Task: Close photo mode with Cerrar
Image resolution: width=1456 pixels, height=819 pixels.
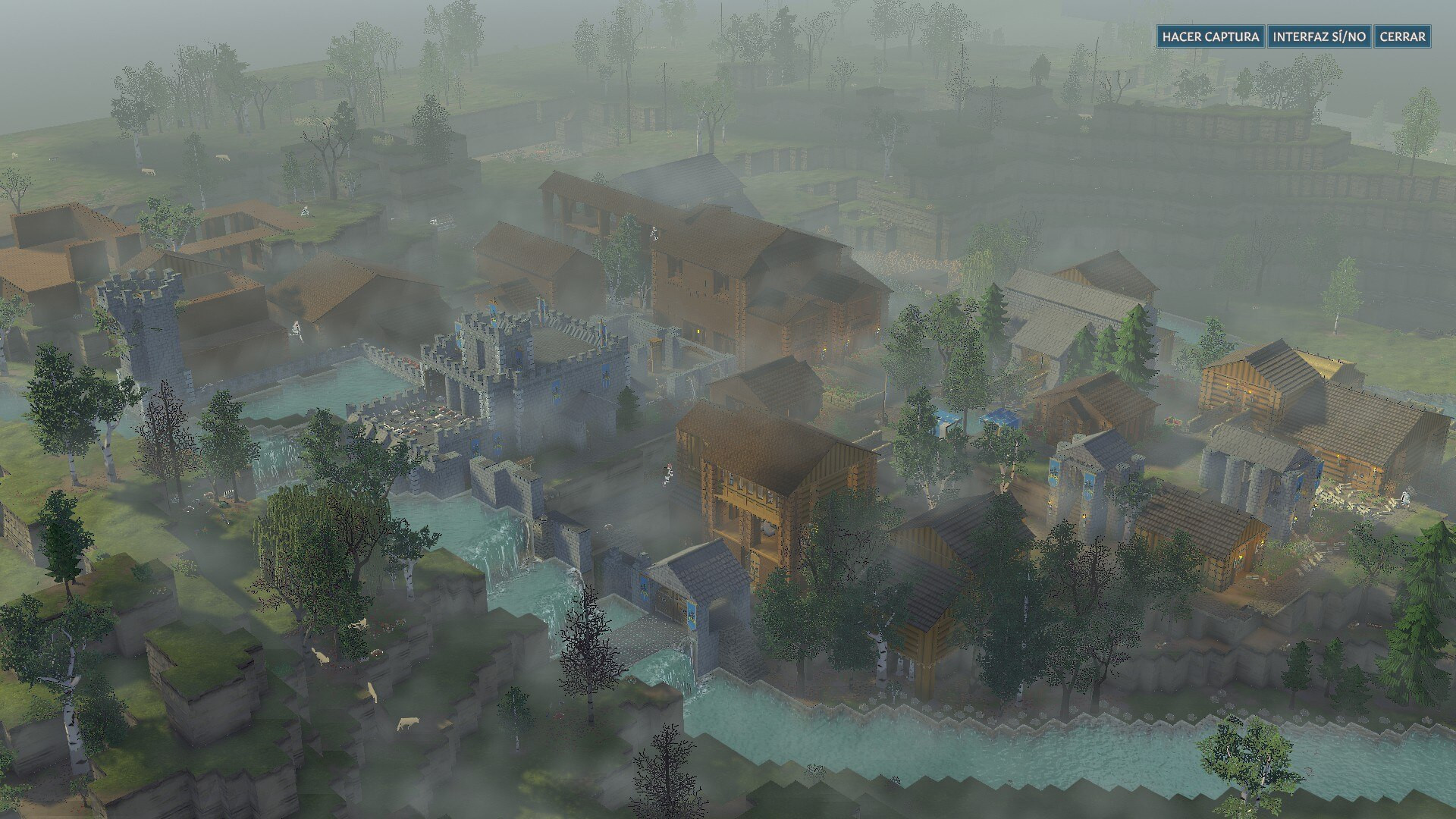Action: coord(1402,36)
